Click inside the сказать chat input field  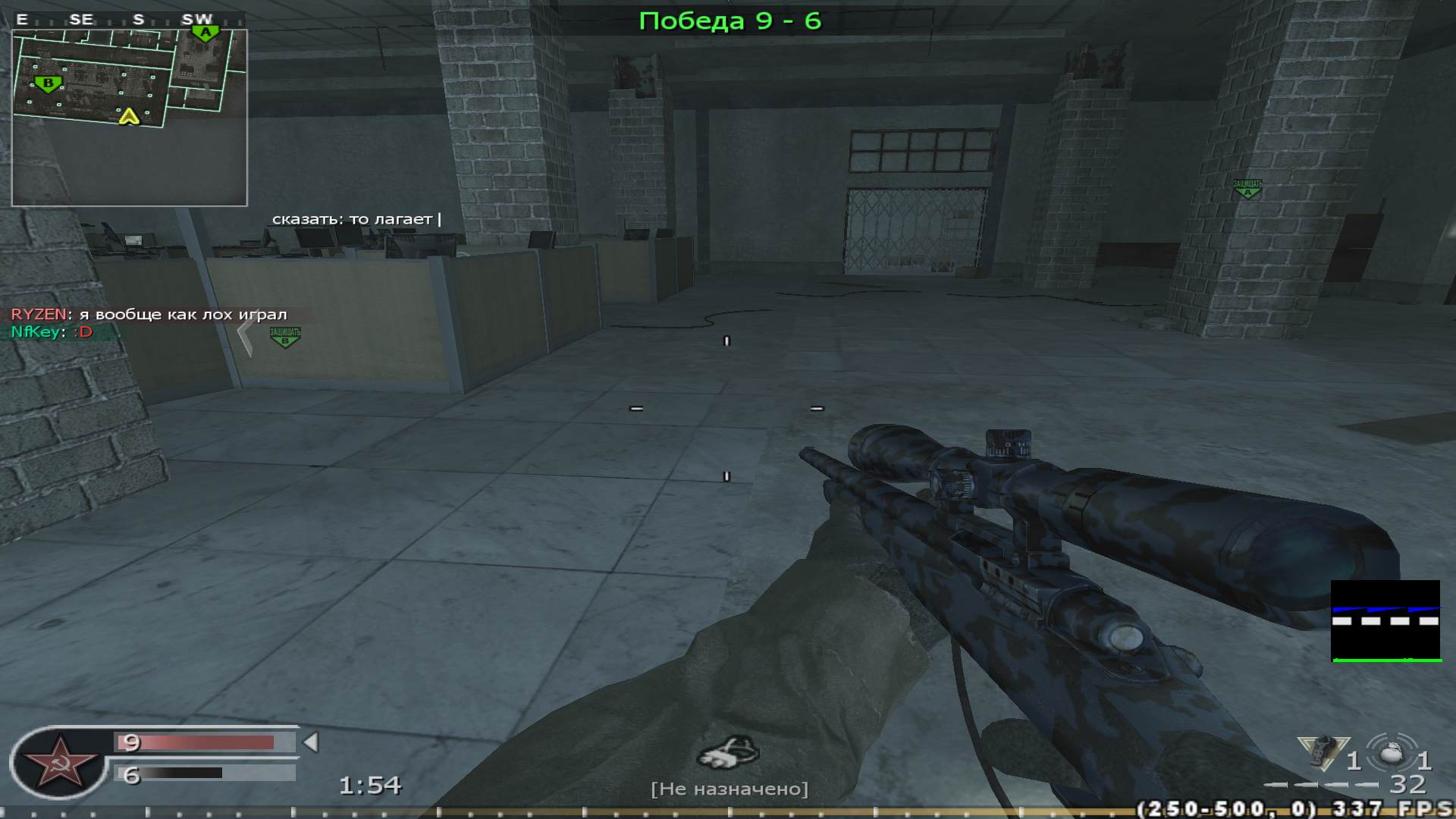(x=356, y=218)
